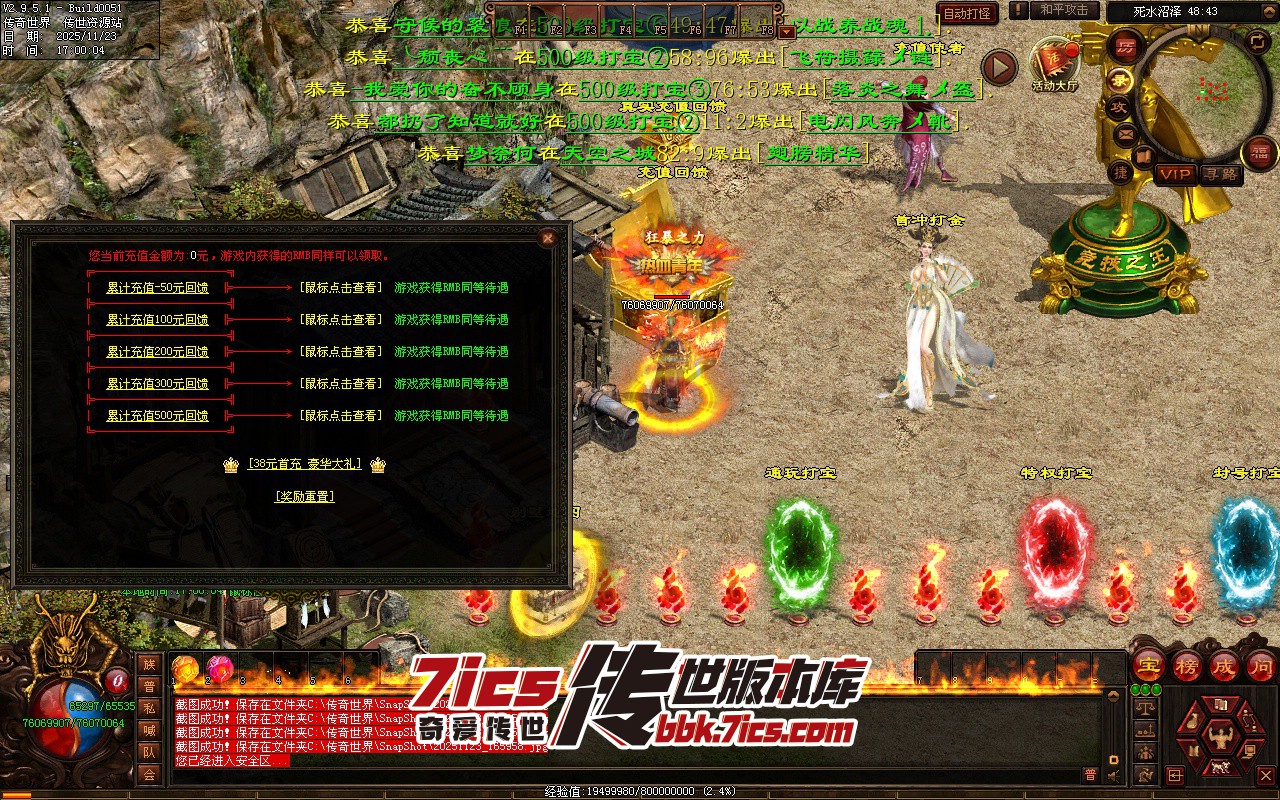This screenshot has height=800, width=1280.
Task: Show the 榜 rankings
Action: [x=1186, y=666]
